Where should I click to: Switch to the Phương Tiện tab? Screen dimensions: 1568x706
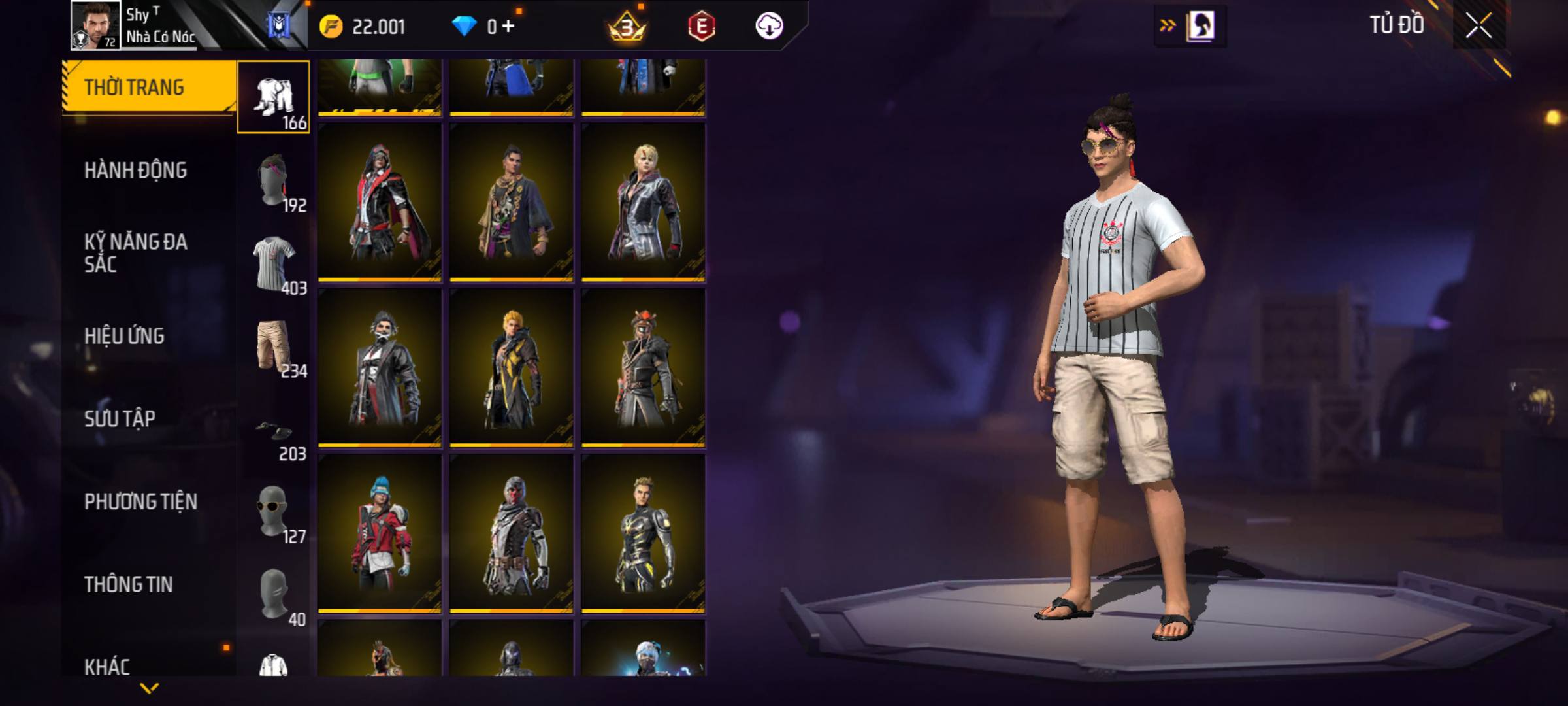(x=140, y=501)
